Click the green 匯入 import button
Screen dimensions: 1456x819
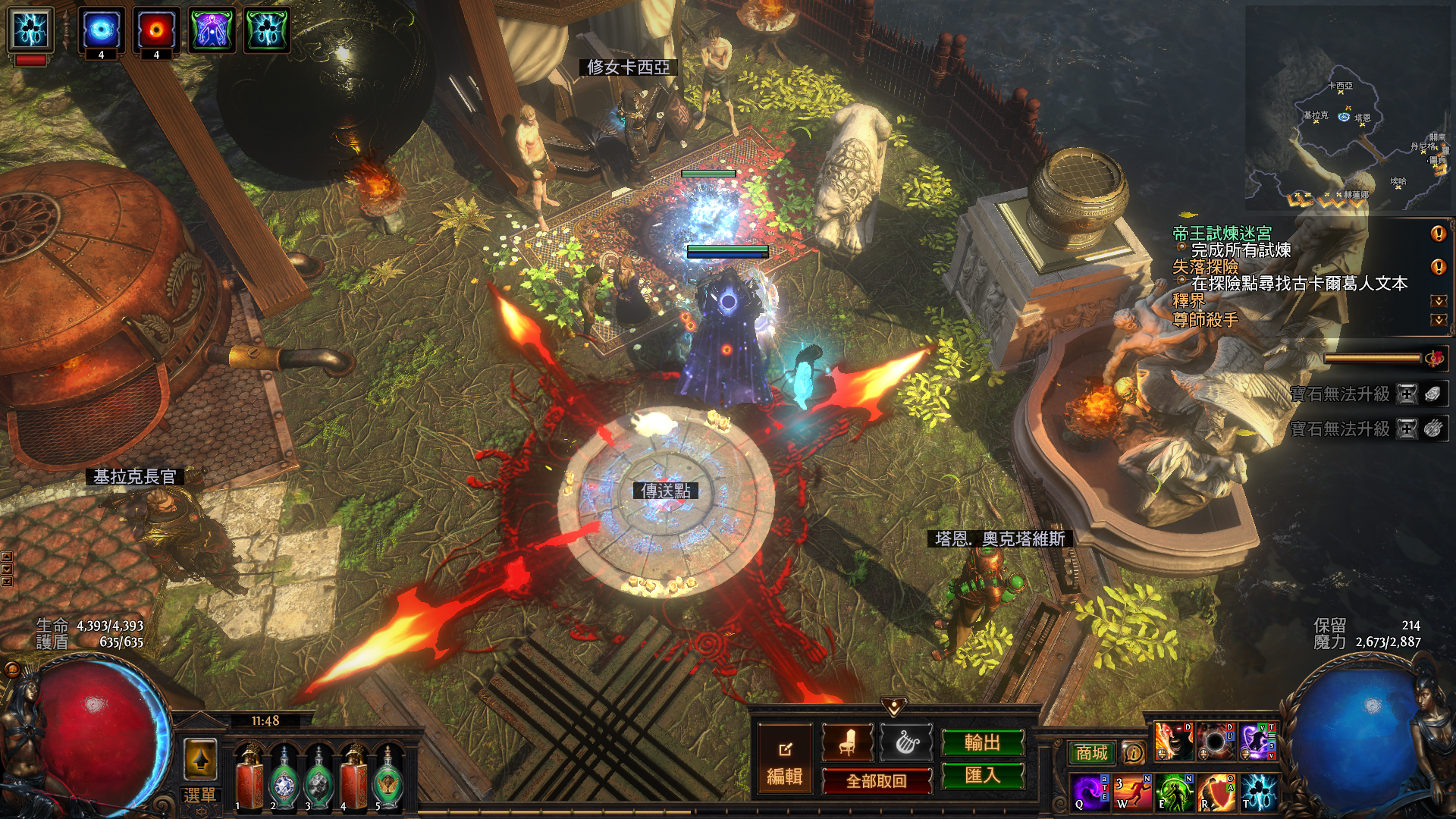(x=982, y=775)
